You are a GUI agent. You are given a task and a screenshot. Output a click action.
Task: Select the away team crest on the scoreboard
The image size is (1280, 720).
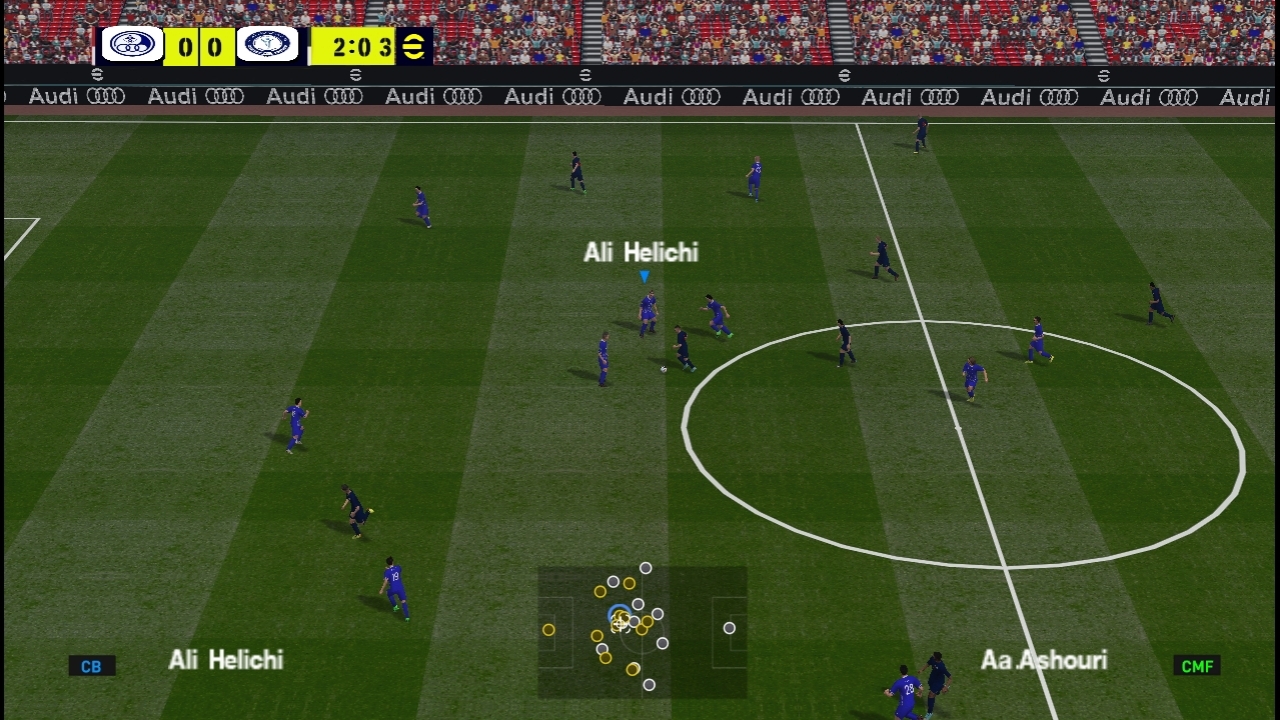(x=267, y=45)
